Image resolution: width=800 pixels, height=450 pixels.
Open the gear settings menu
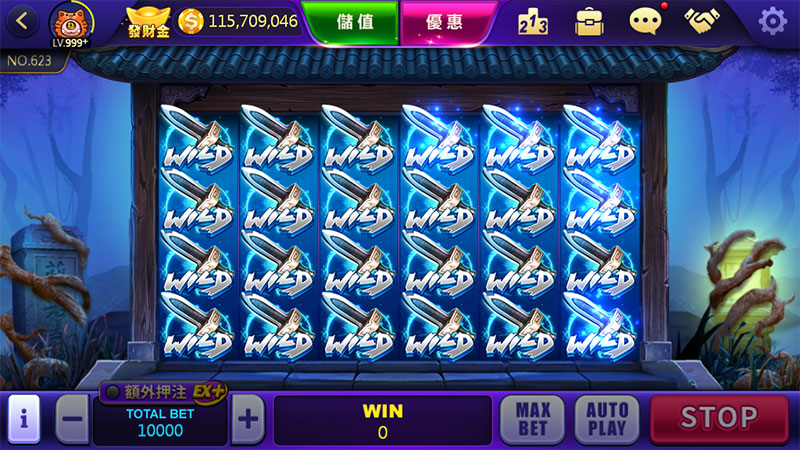point(772,21)
